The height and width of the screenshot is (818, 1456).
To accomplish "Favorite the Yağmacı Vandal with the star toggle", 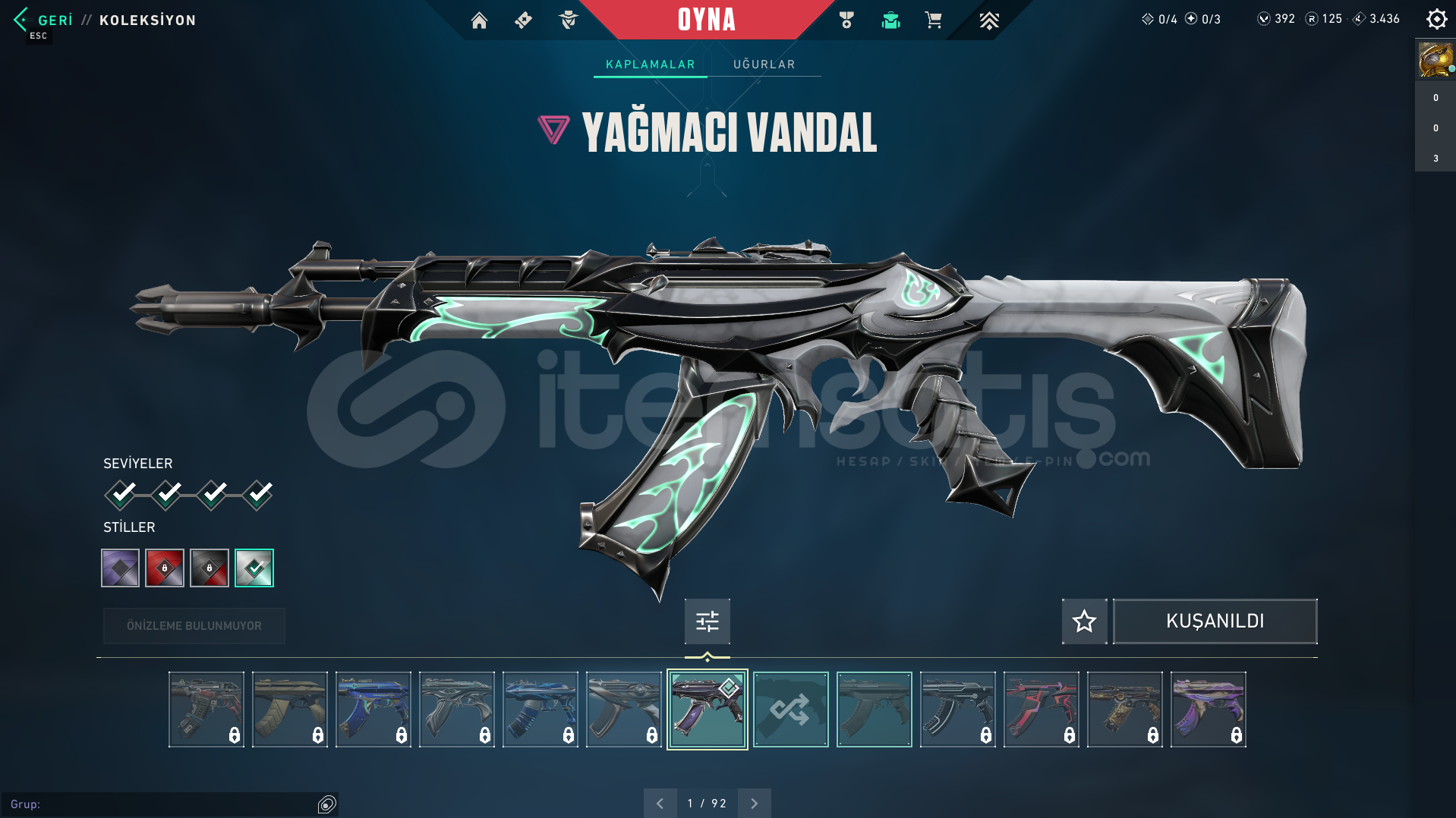I will (x=1084, y=621).
